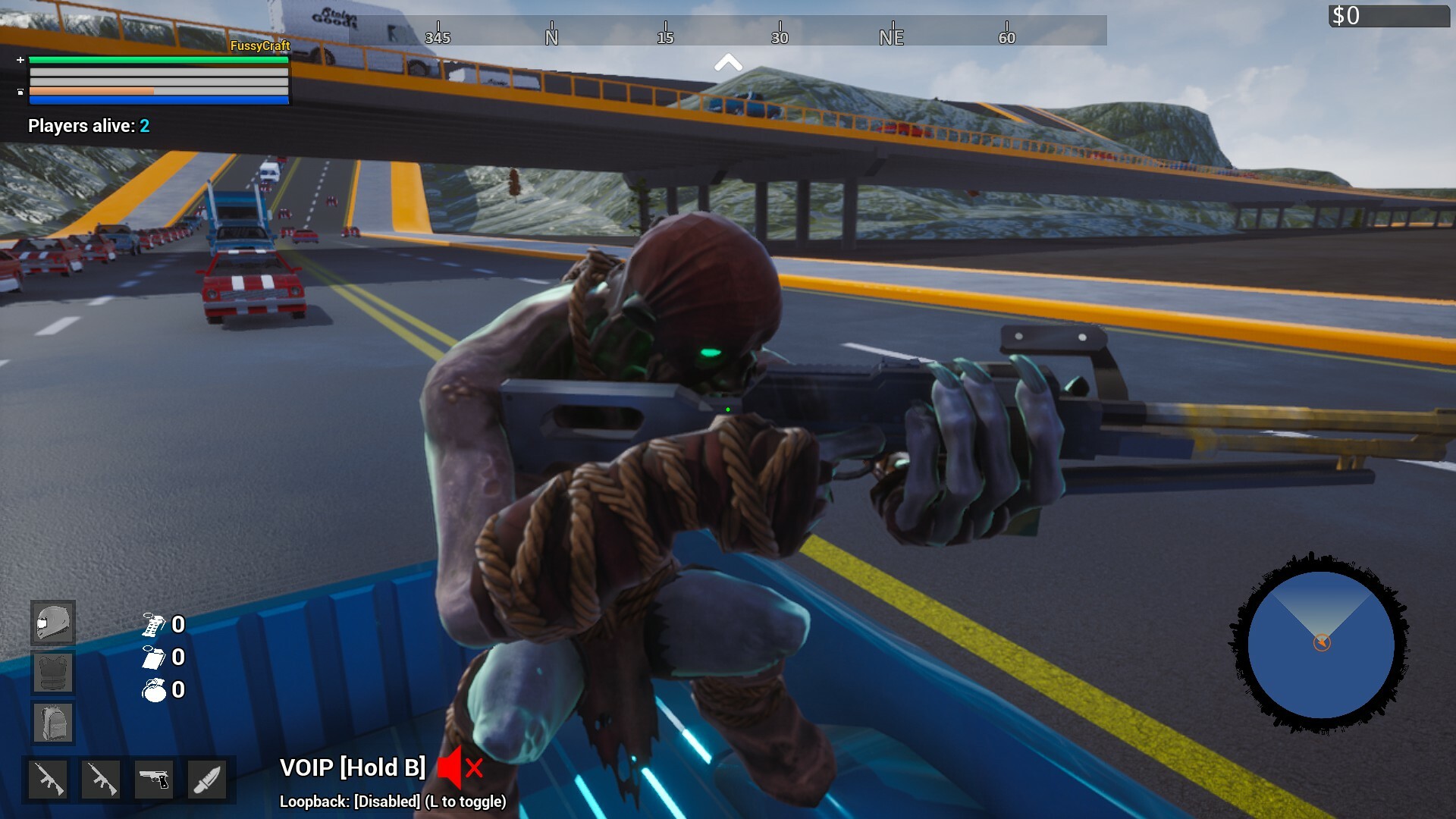Click the rifle ammo counter icon

click(154, 625)
